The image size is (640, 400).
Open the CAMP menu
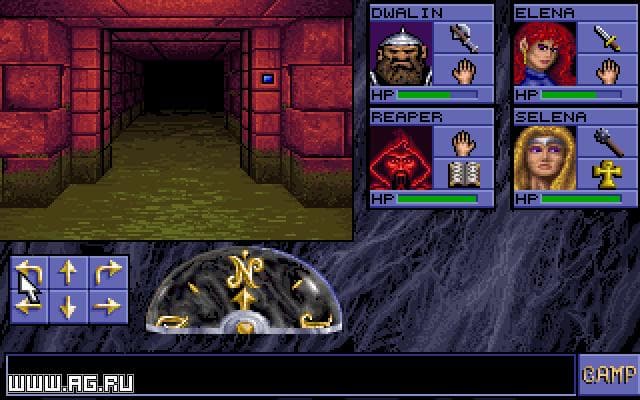coord(606,375)
